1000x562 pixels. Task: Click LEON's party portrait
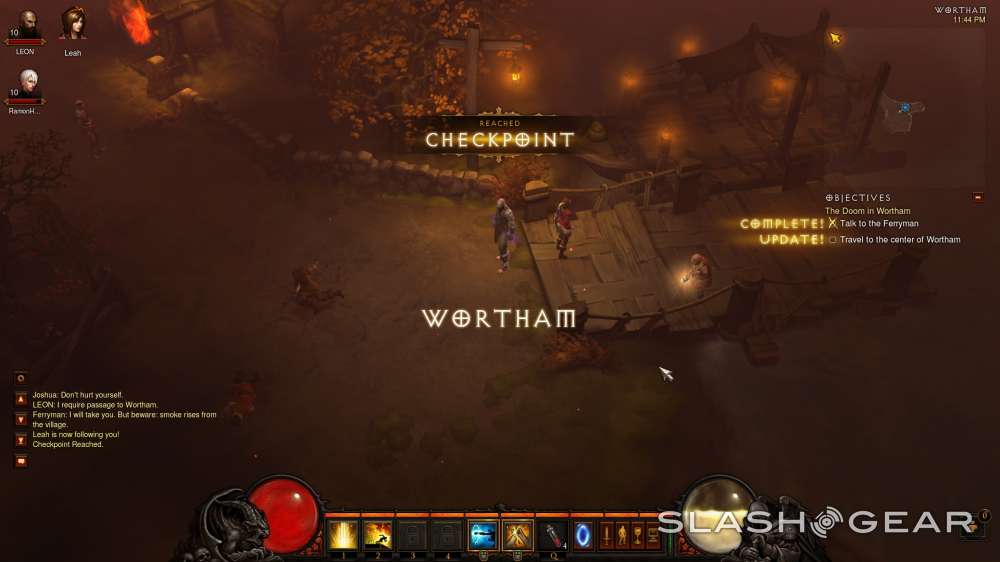[26, 24]
